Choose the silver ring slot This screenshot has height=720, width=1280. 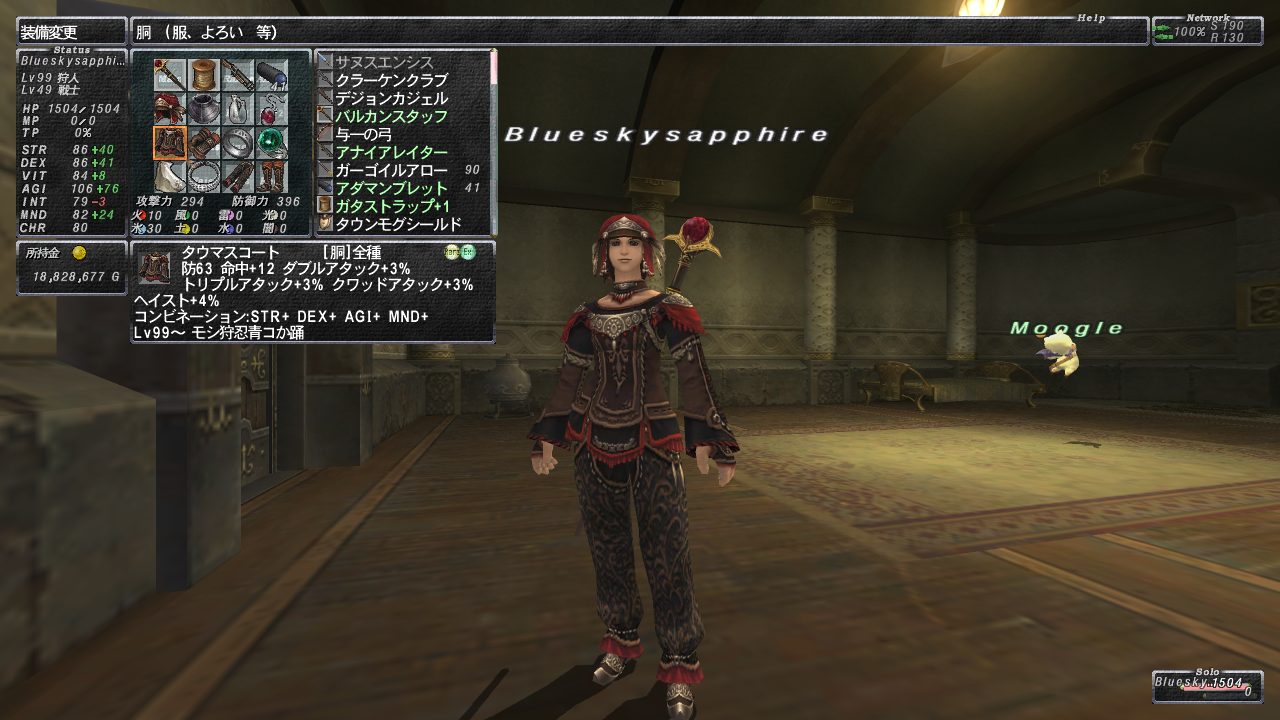pyautogui.click(x=238, y=143)
